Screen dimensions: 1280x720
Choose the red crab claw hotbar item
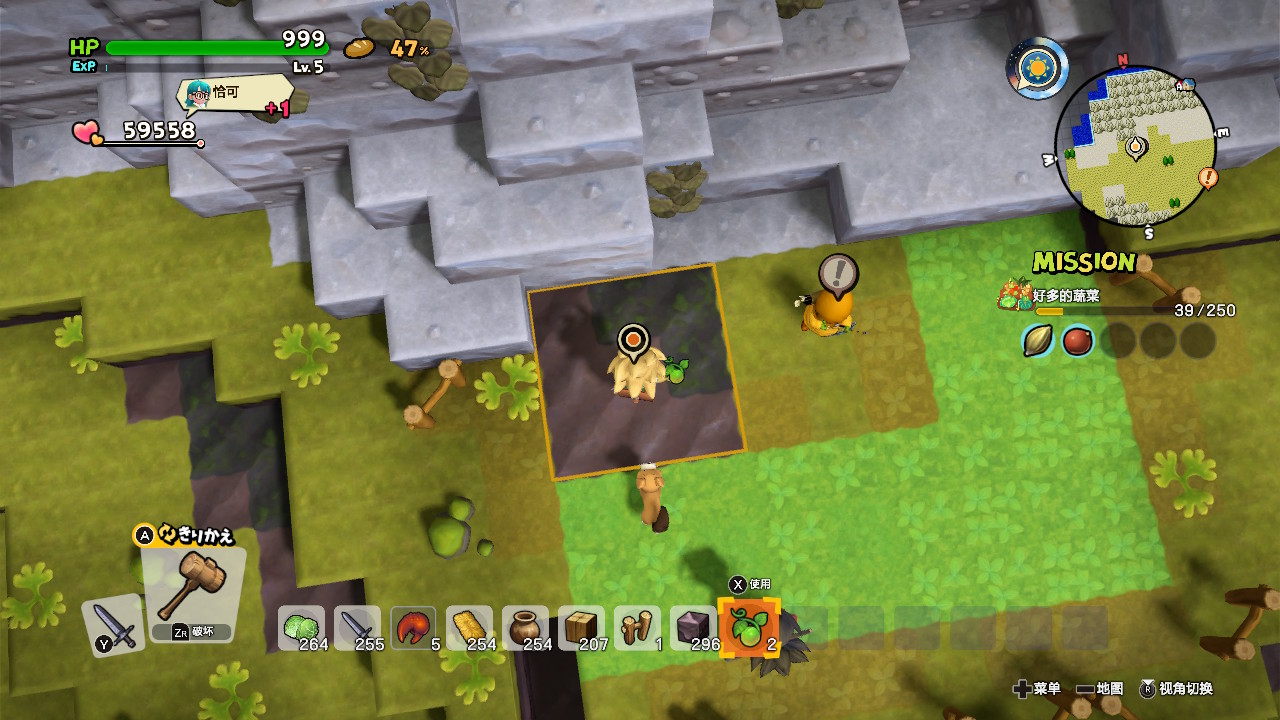413,628
